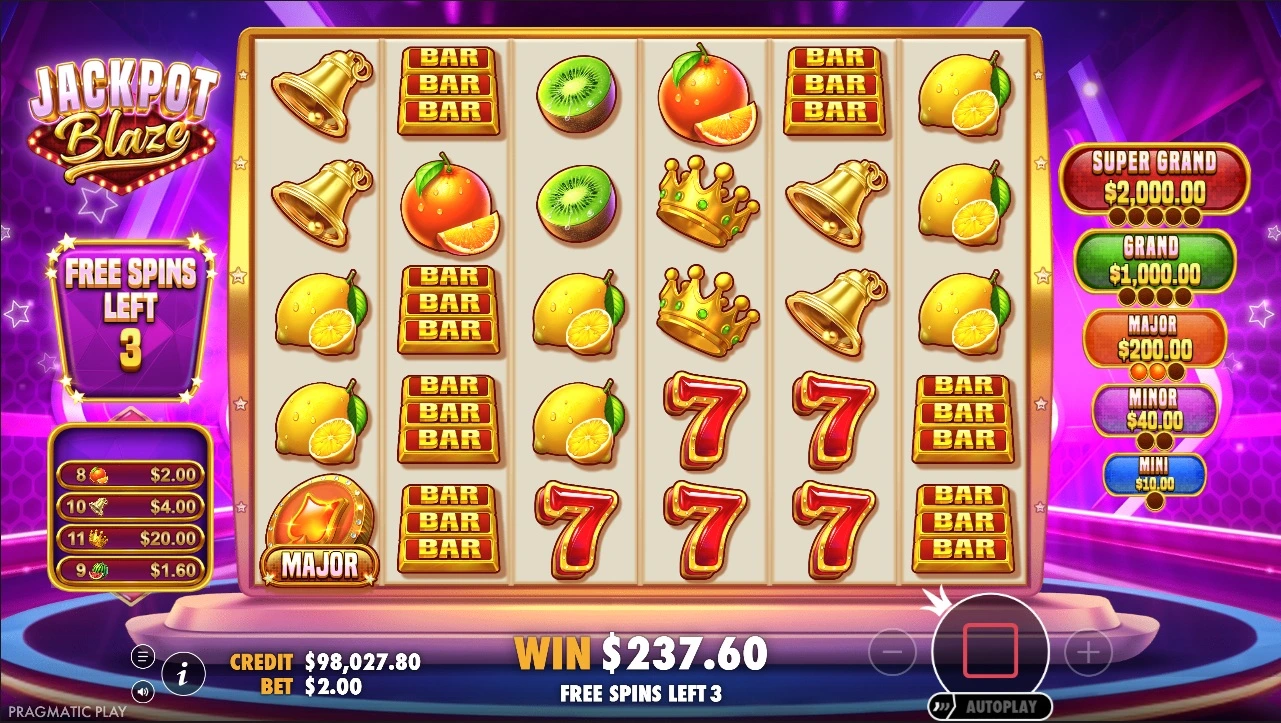Increase the bet with the plus button
The height and width of the screenshot is (723, 1281).
(x=1088, y=653)
